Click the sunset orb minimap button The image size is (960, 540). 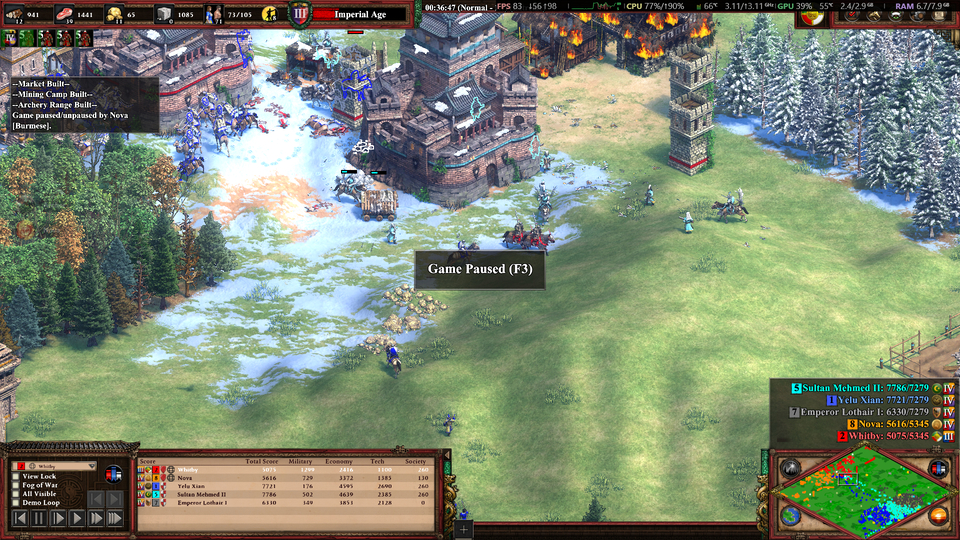click(x=937, y=516)
